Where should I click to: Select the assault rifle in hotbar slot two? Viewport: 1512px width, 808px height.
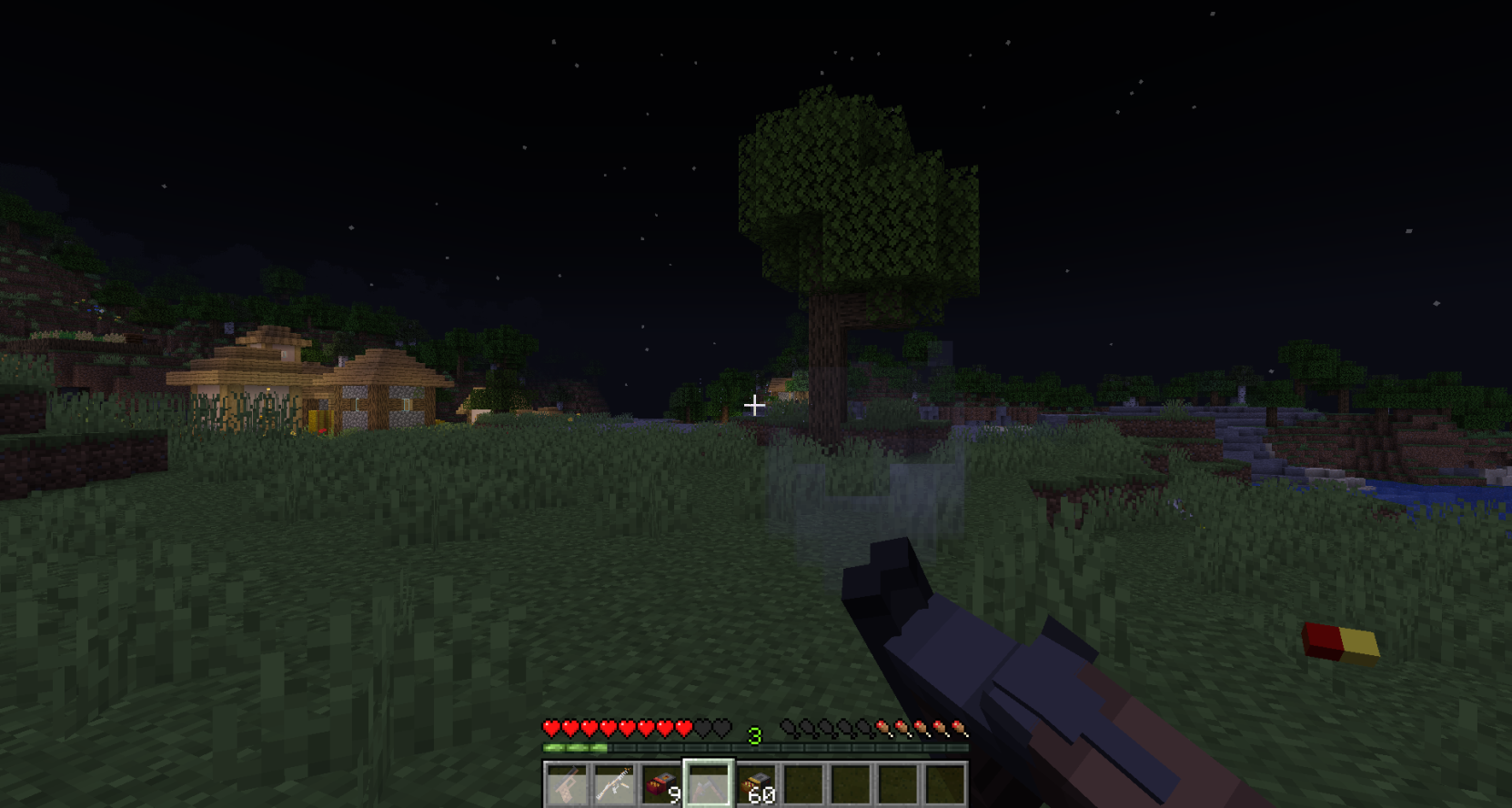tap(615, 783)
